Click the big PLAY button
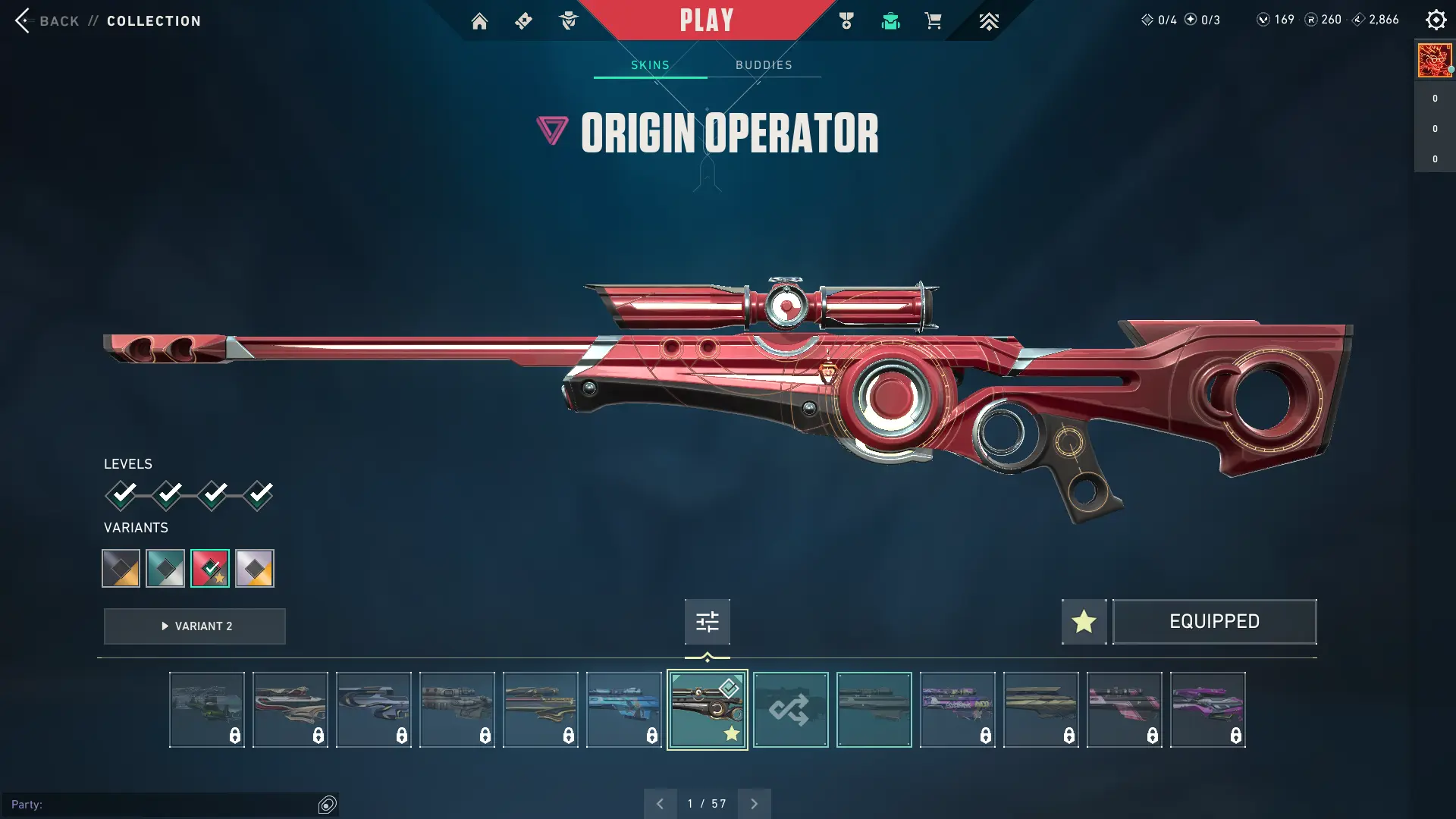 pyautogui.click(x=706, y=20)
